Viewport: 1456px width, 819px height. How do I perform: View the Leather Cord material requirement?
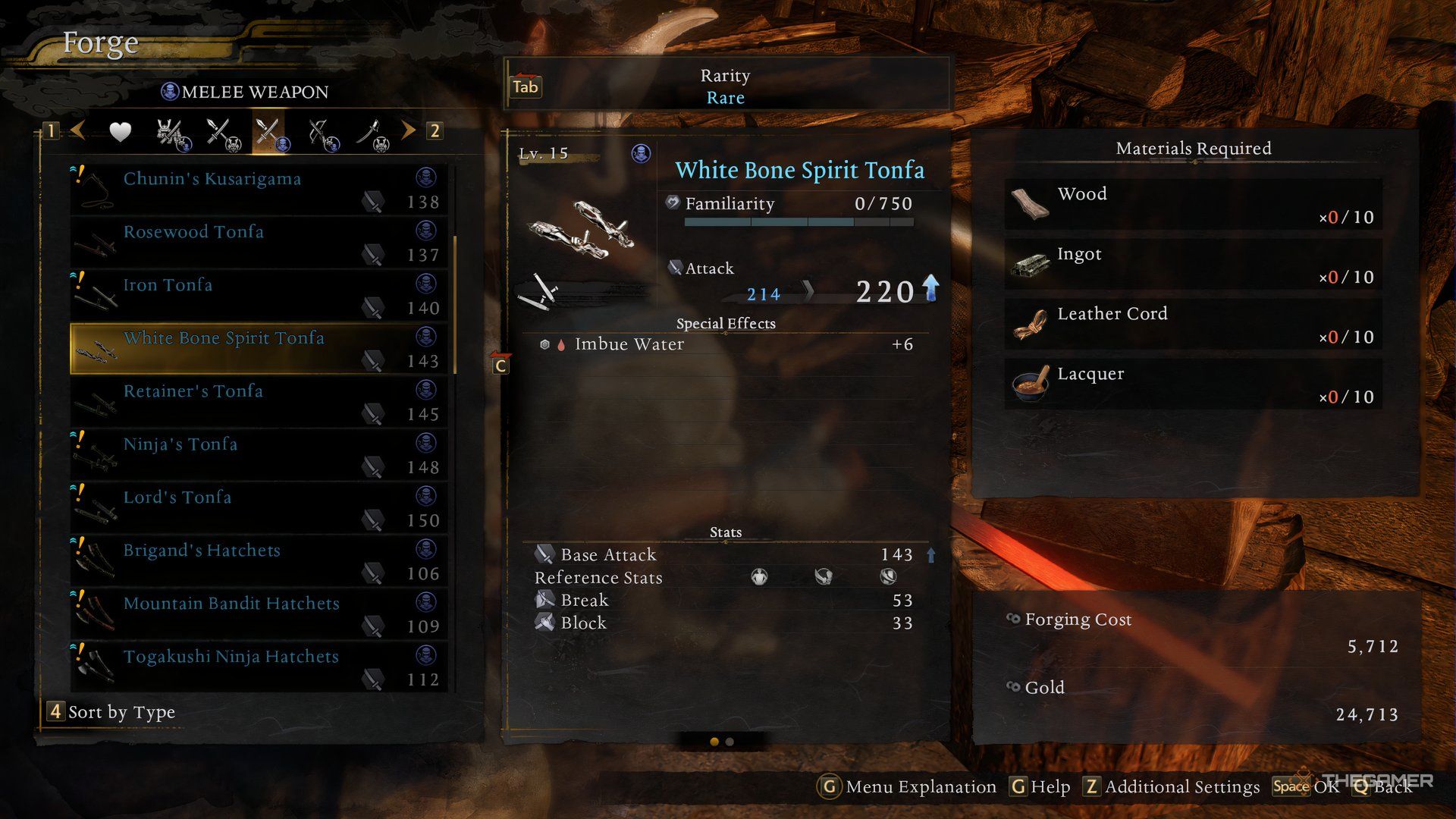pyautogui.click(x=1193, y=325)
